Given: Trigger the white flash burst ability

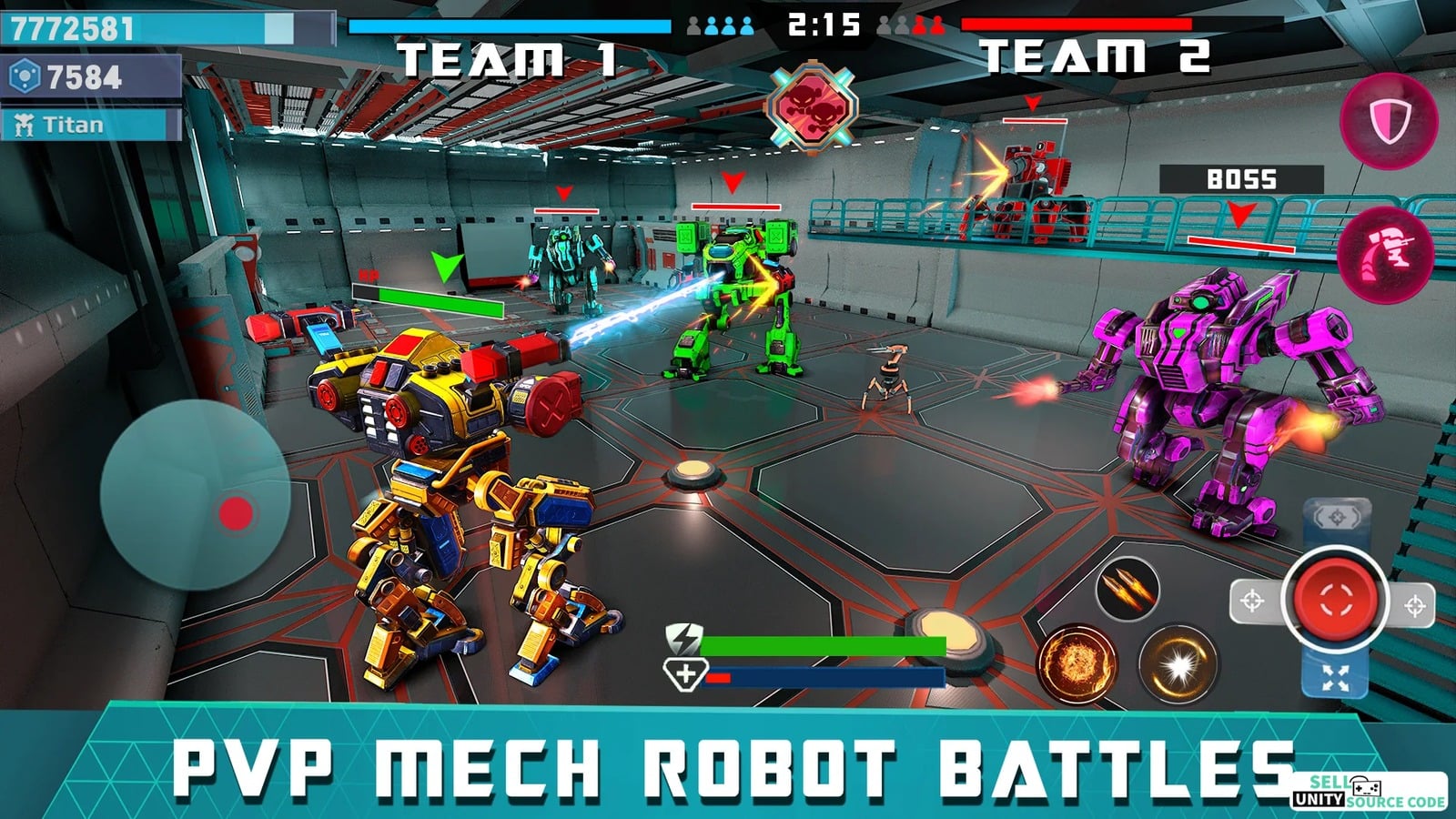Looking at the screenshot, I should [1178, 665].
